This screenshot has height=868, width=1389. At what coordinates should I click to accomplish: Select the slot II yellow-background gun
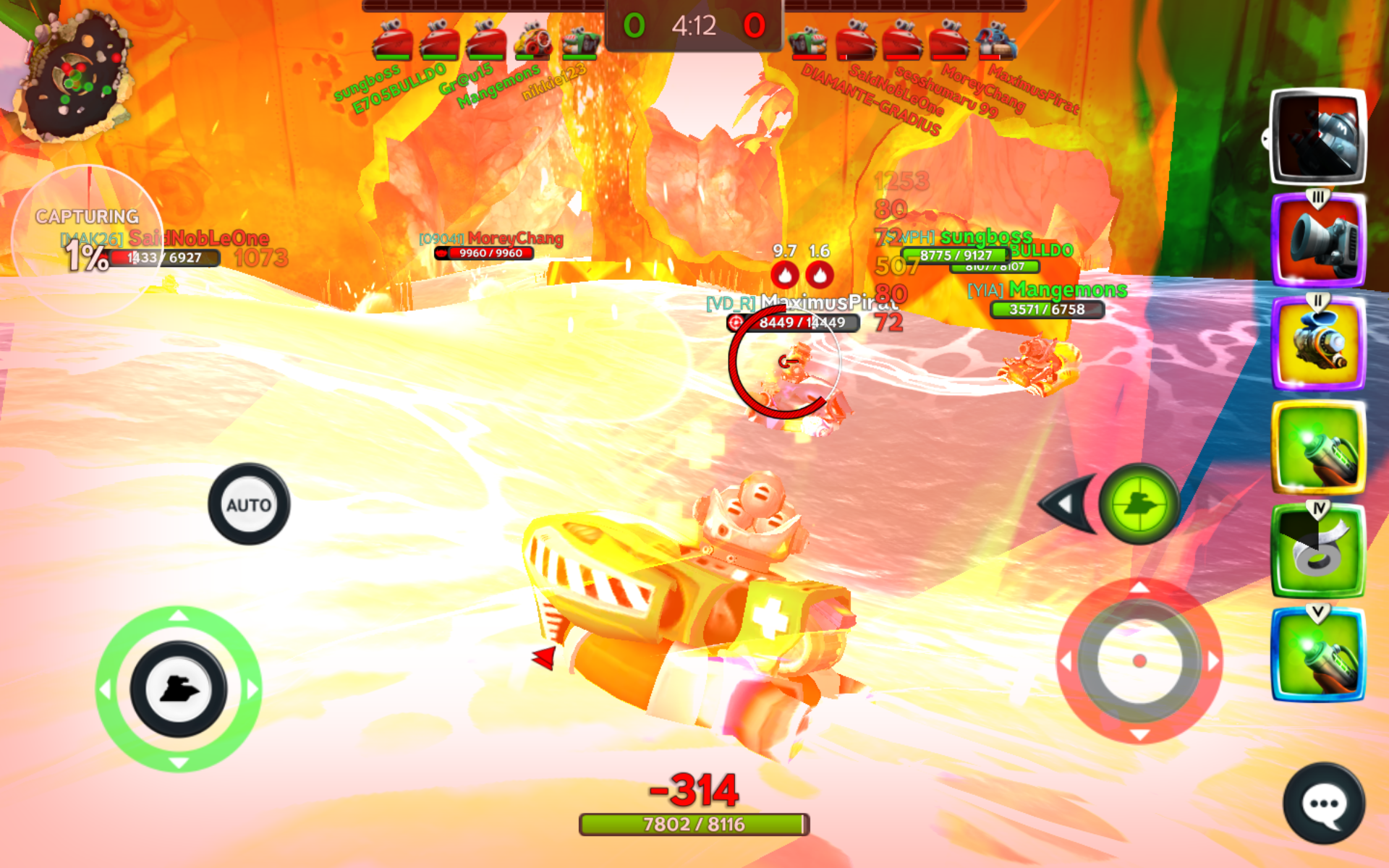1318,344
